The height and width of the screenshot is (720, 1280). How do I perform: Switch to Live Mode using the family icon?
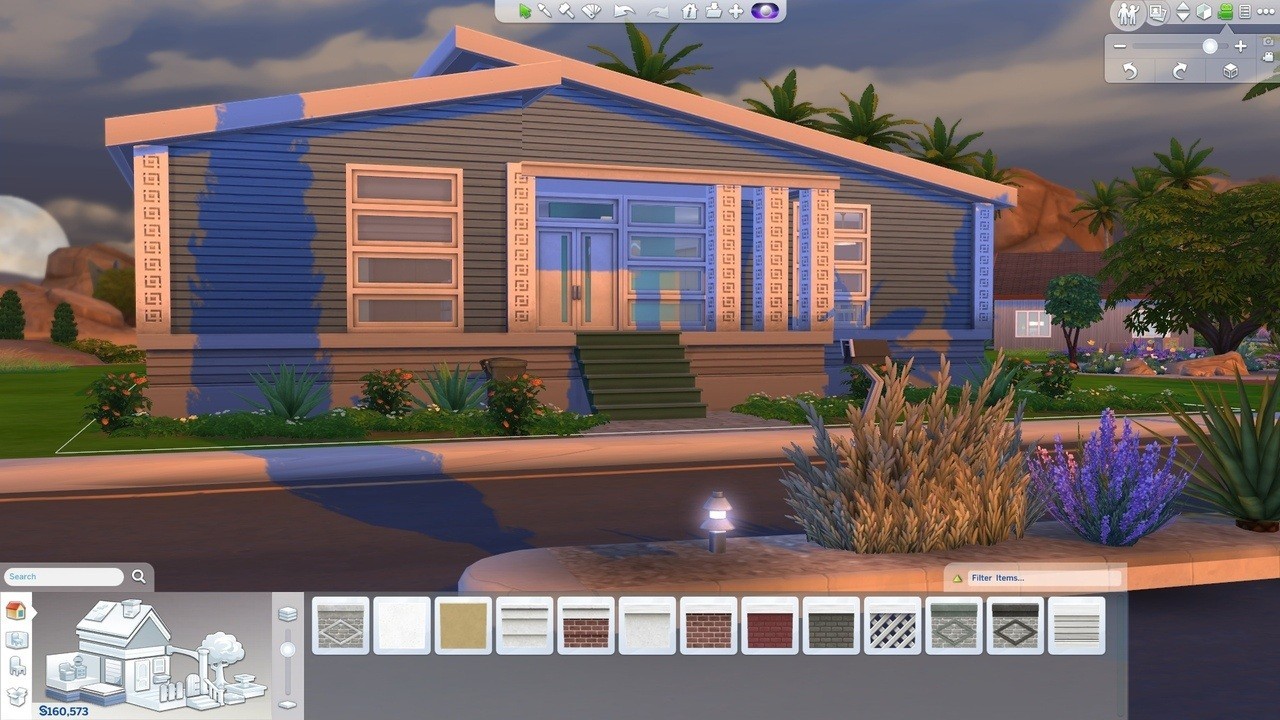pos(1127,13)
